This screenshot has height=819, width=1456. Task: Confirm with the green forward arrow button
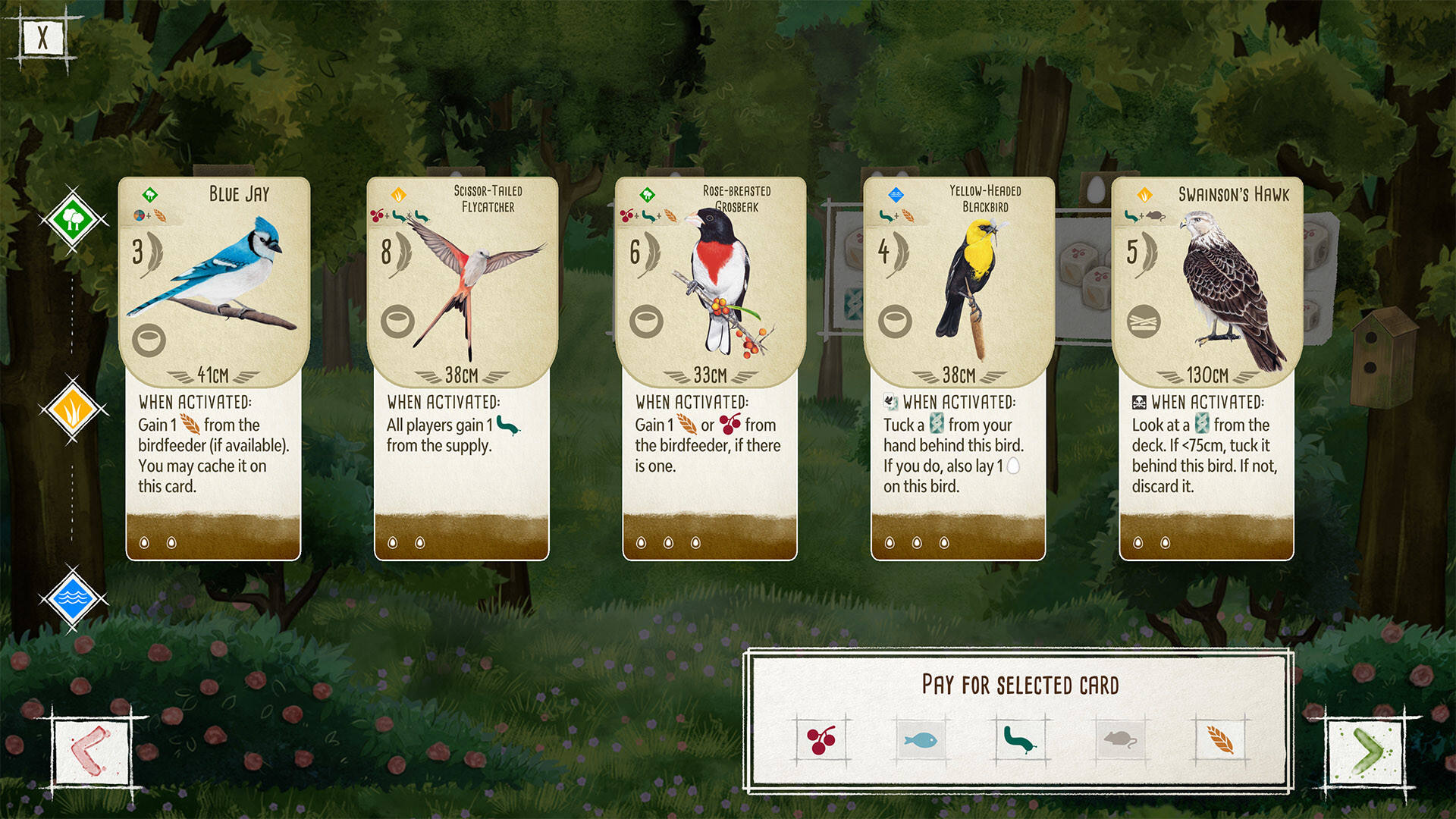[x=1366, y=752]
